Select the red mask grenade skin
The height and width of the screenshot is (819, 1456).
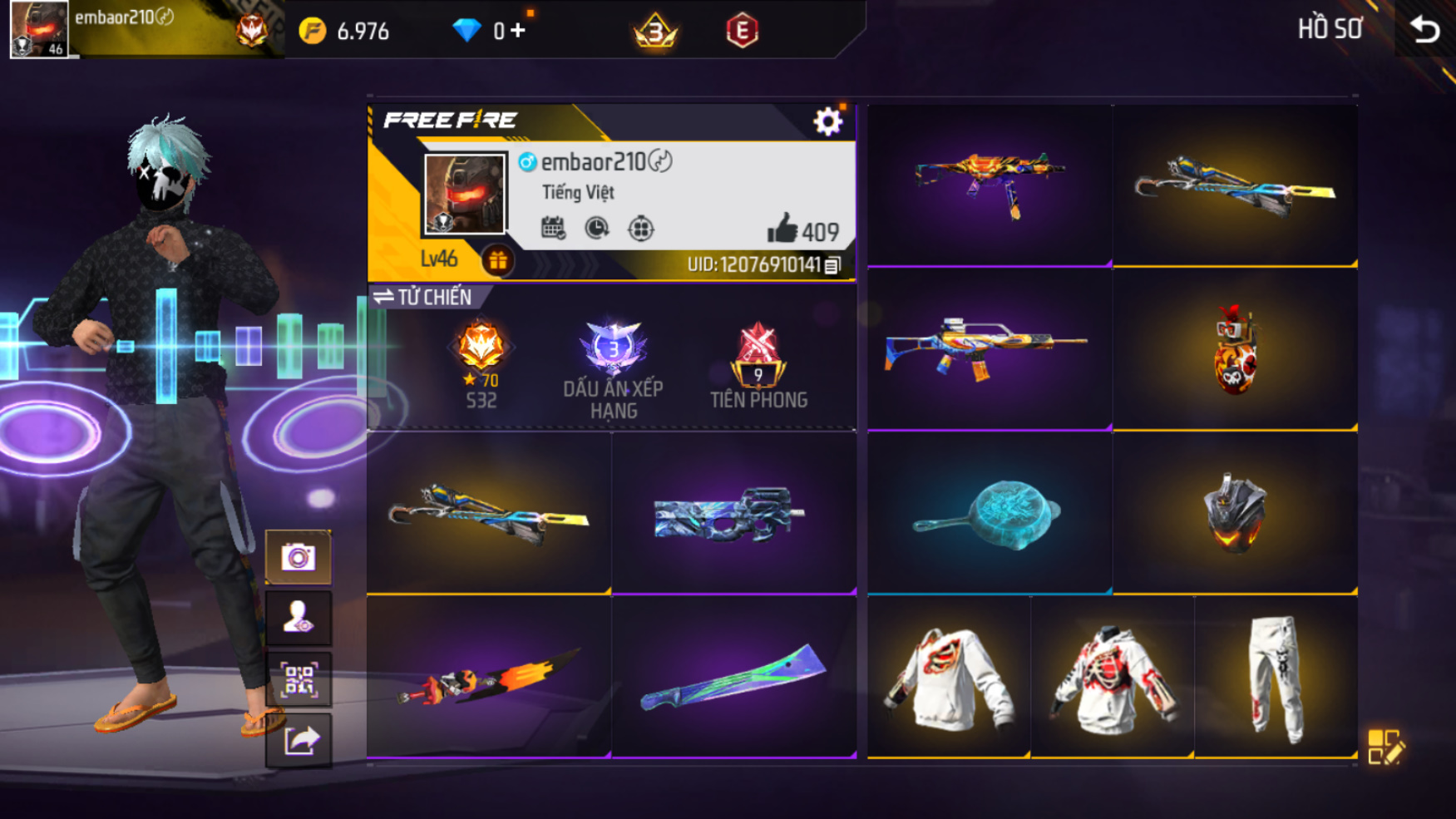point(1235,349)
